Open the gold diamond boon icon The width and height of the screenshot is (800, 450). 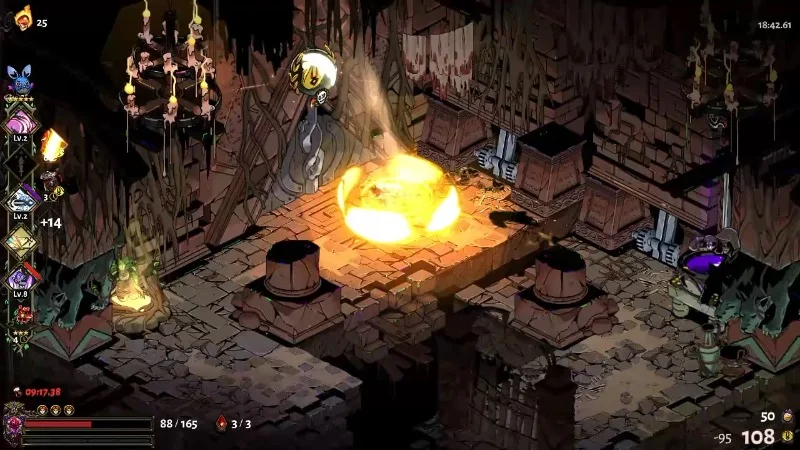(20, 239)
